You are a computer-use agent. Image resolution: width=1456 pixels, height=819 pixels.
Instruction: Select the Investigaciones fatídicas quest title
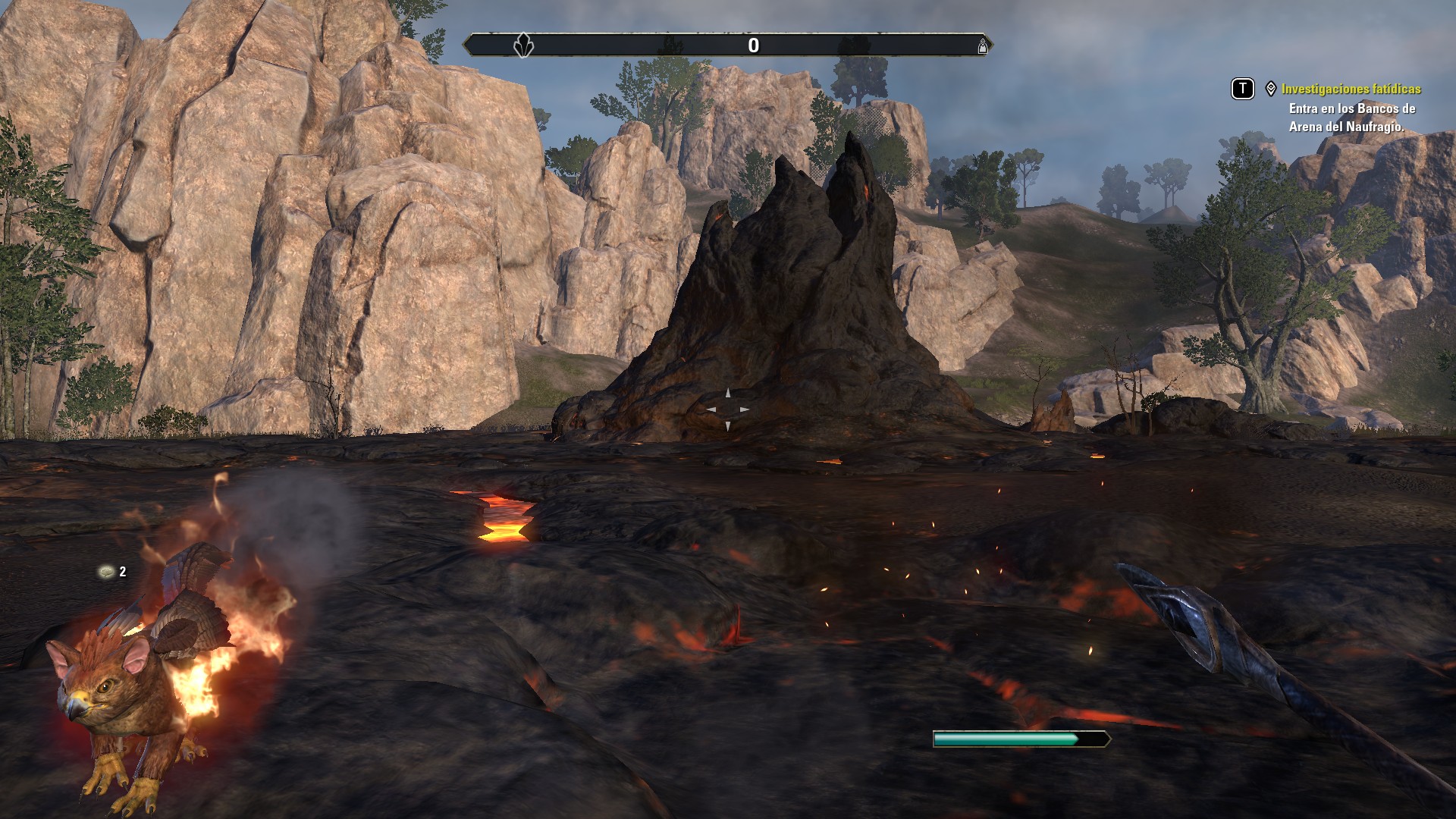1351,89
